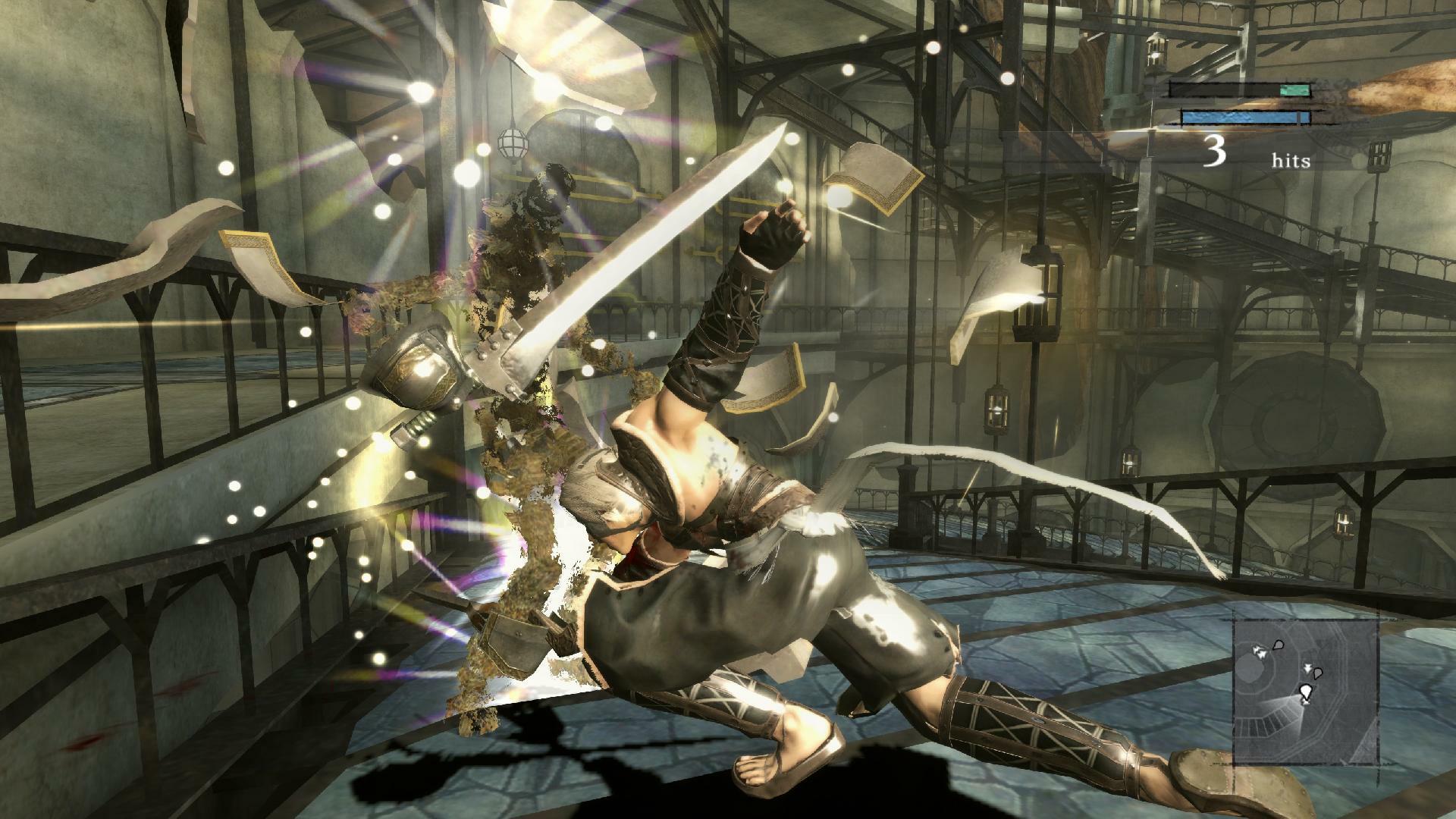1456x819 pixels.
Task: Click the green enemy health gauge at top right
Action: pos(1294,89)
